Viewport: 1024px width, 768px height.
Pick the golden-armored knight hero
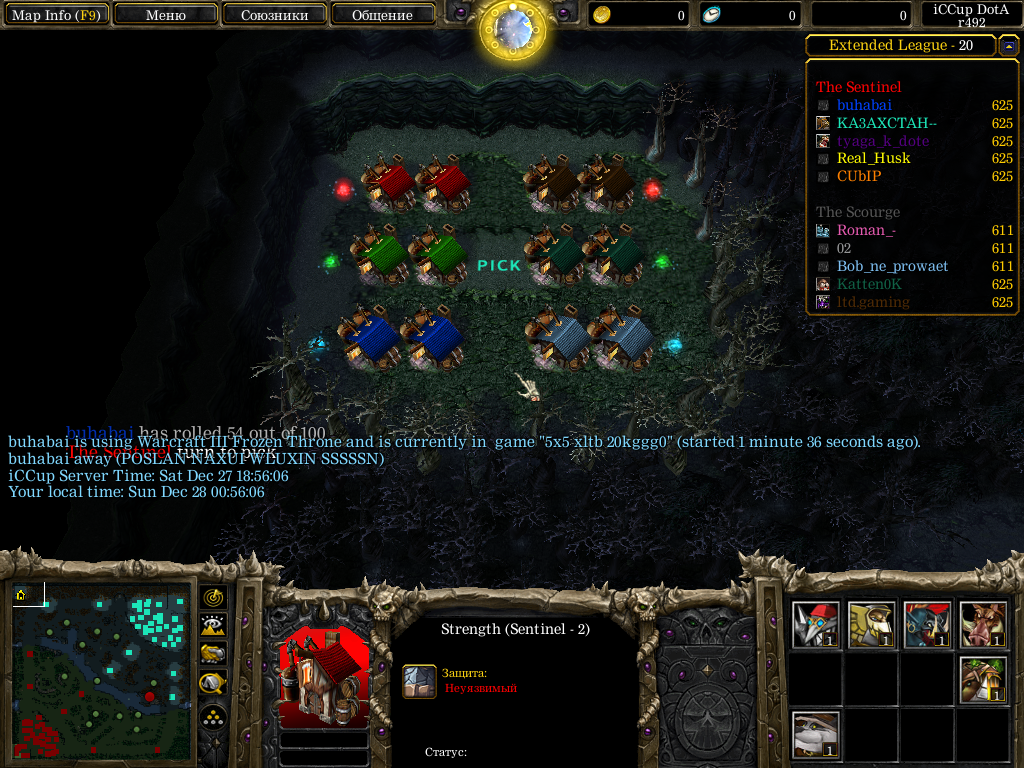872,625
